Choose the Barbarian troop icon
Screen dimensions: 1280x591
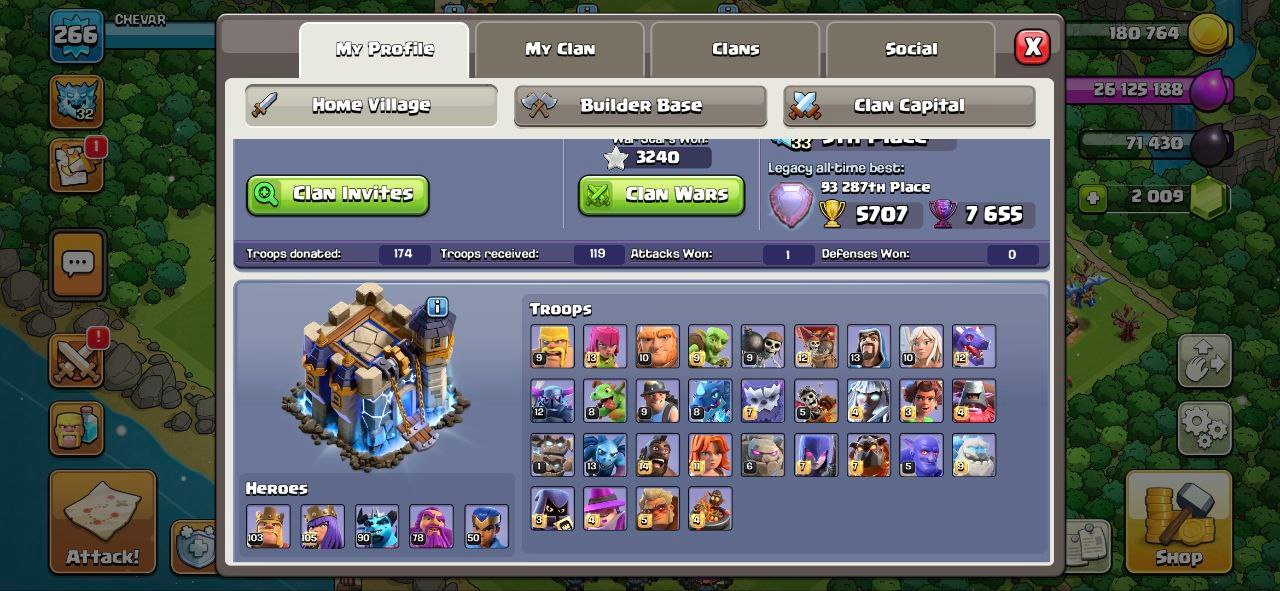click(x=552, y=346)
